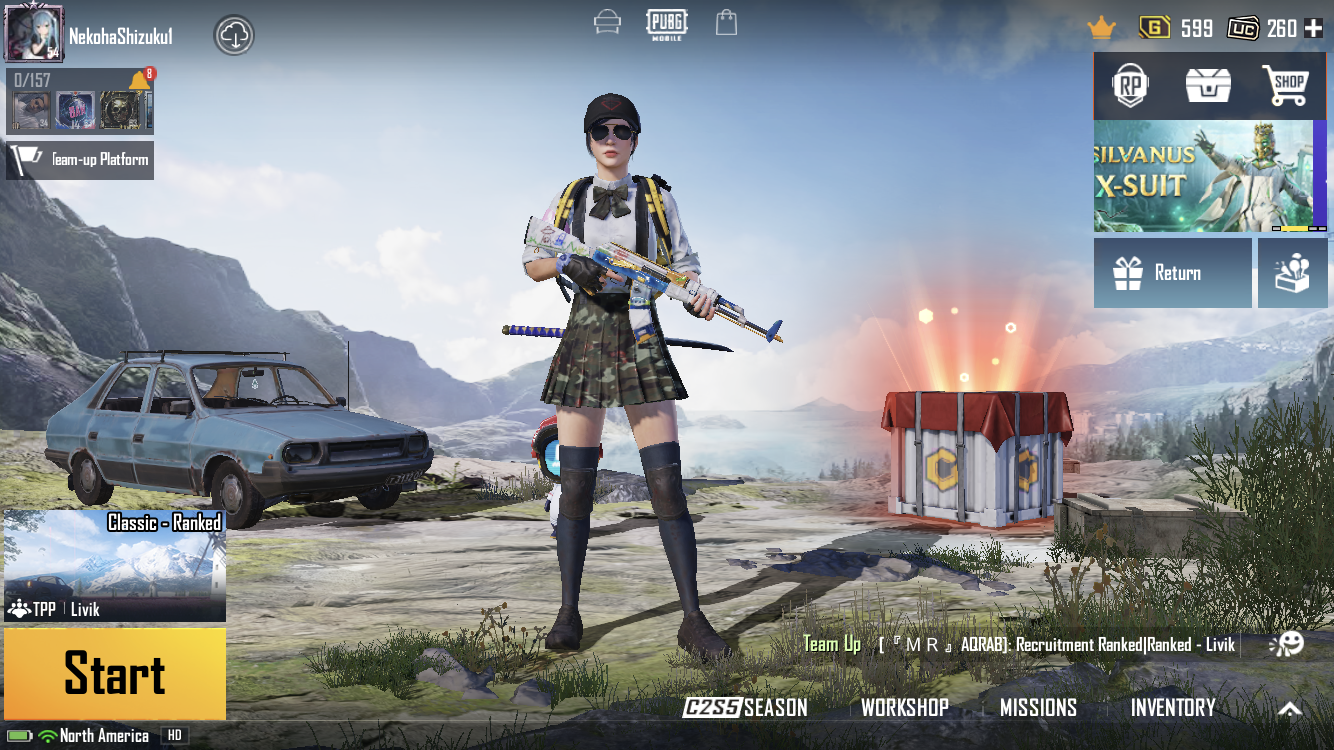
Task: Expand the bottom menu up arrow
Action: pos(1290,709)
